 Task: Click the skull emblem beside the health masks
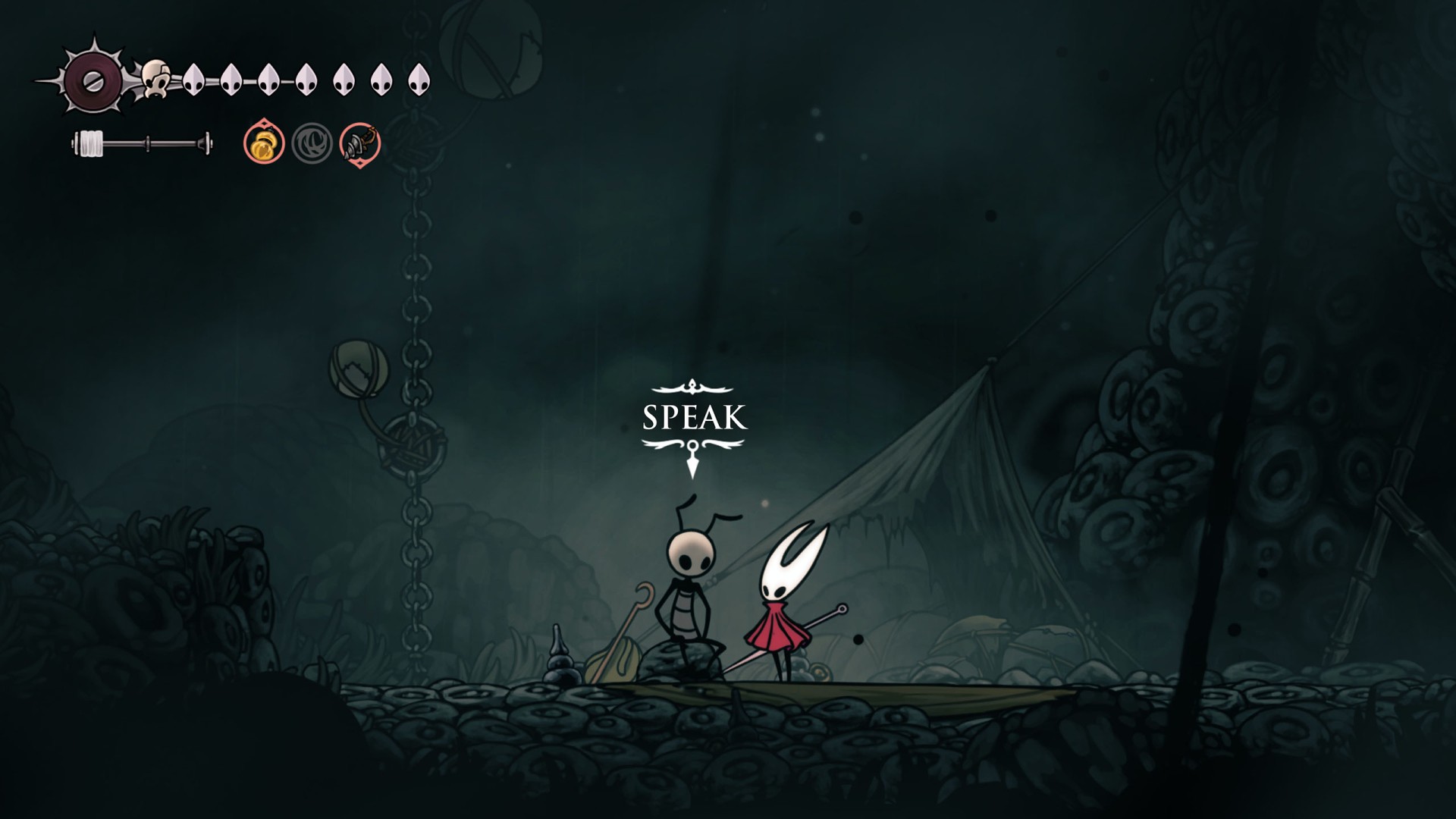tap(156, 79)
